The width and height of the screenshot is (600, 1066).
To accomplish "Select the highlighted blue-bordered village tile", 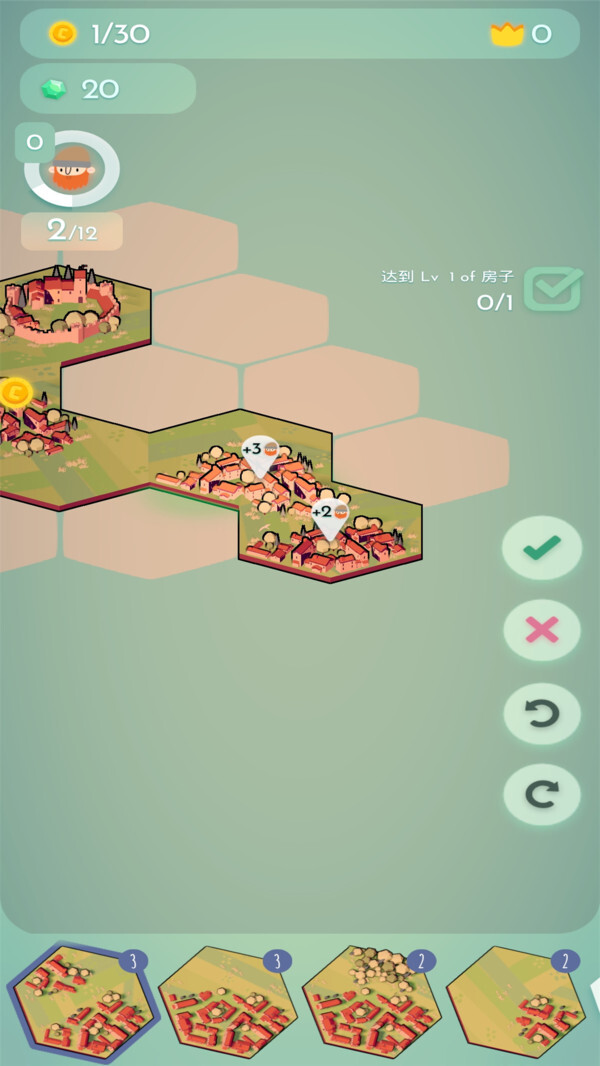I will point(80,1003).
